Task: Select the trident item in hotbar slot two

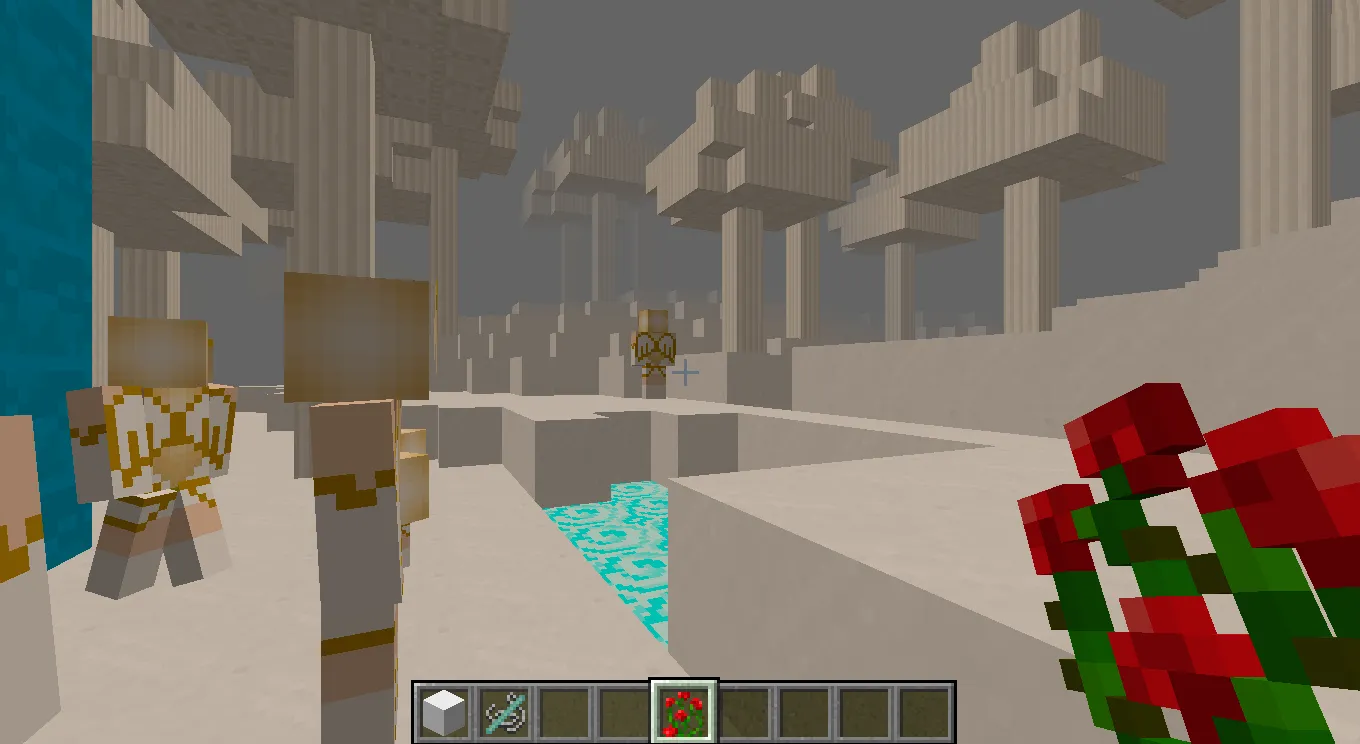Action: click(x=504, y=712)
